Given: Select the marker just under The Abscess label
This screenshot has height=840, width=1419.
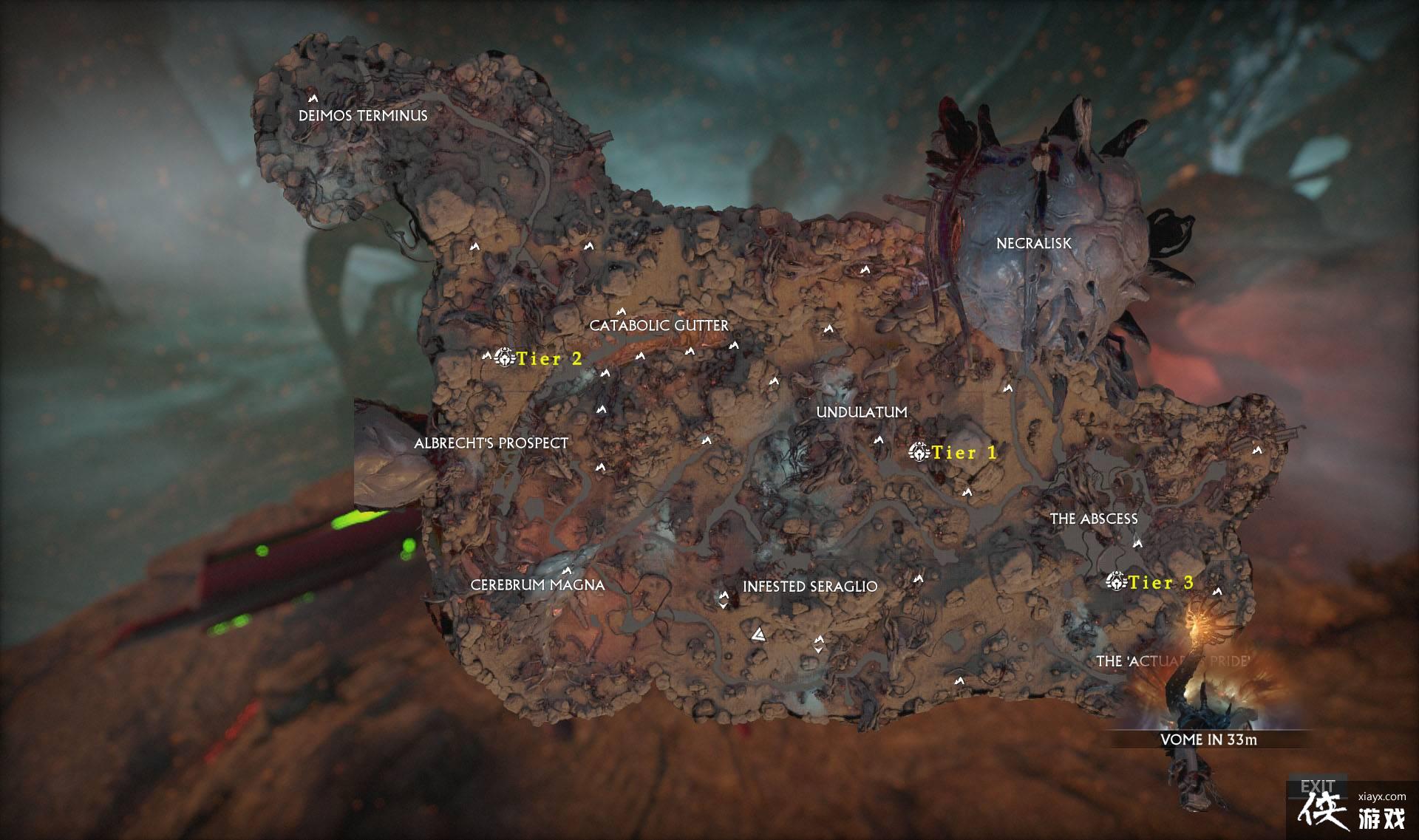Looking at the screenshot, I should [x=1136, y=544].
